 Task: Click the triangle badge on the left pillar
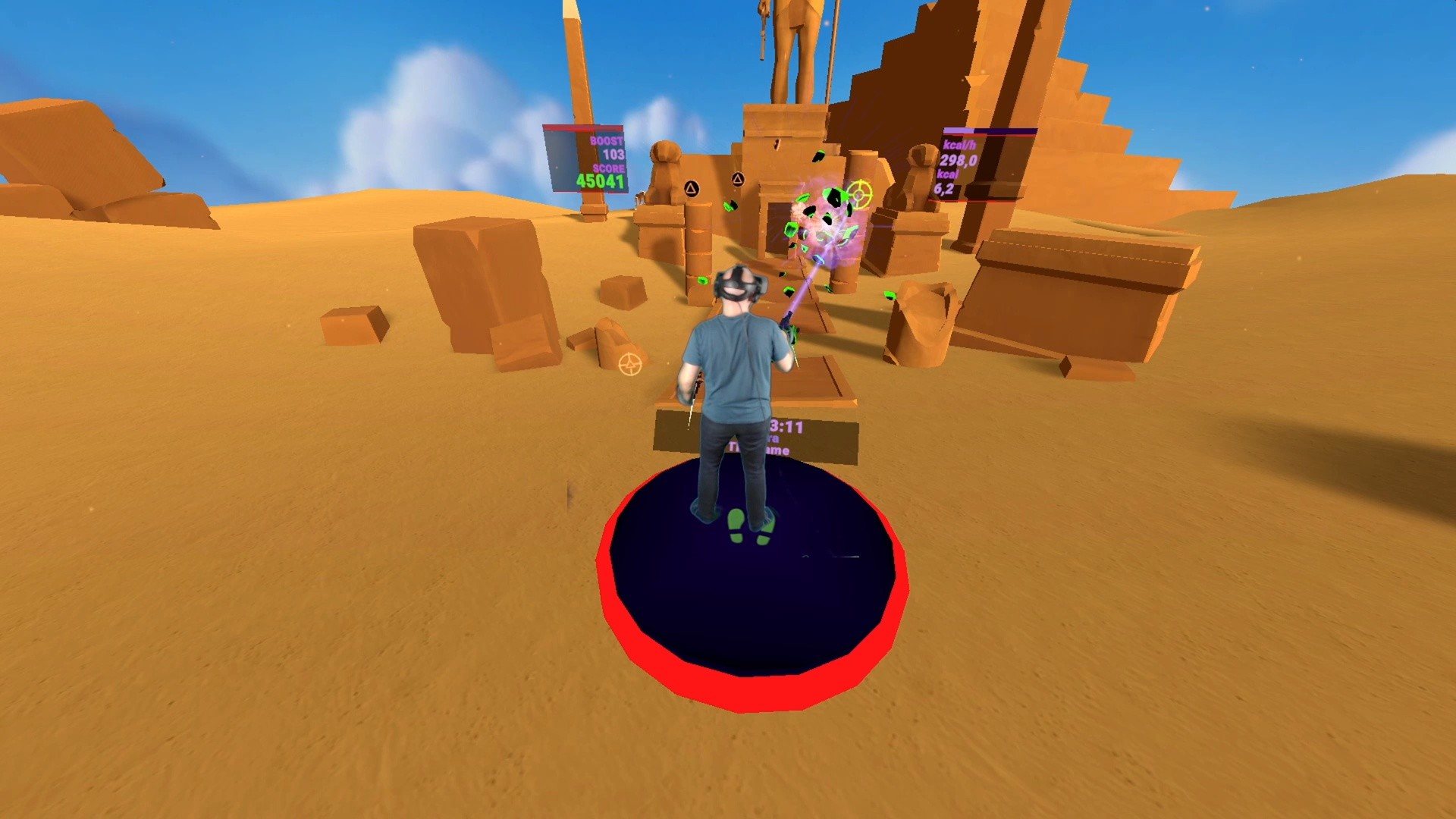coord(692,187)
